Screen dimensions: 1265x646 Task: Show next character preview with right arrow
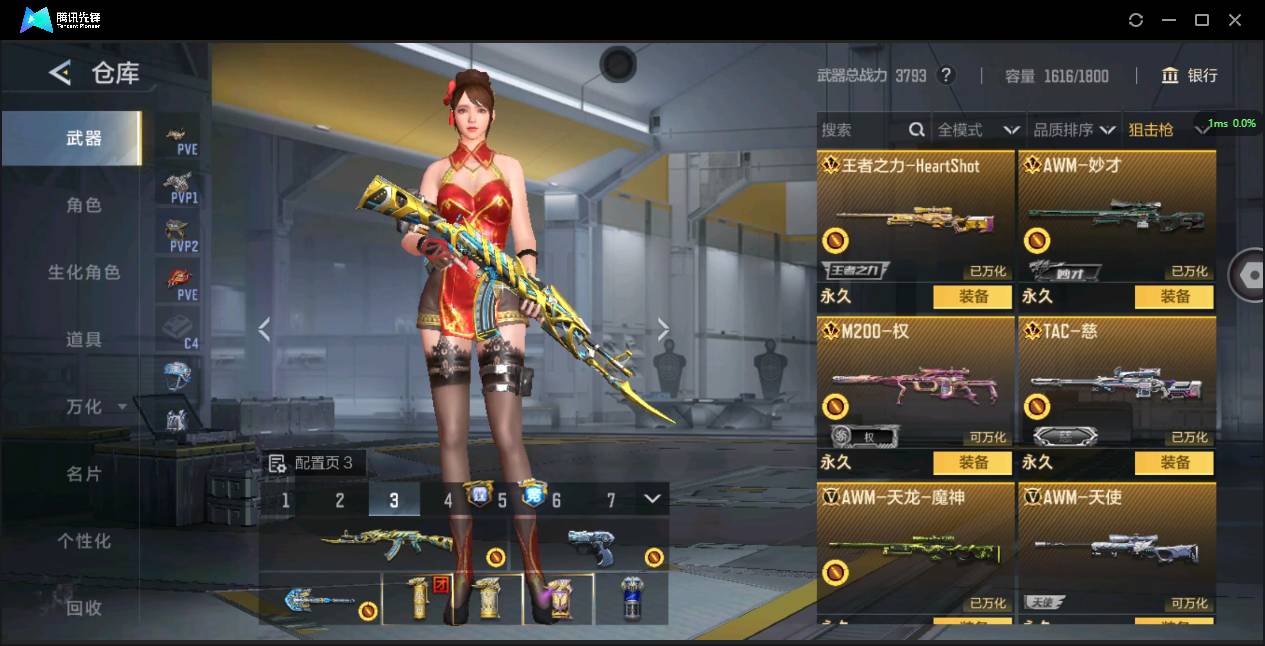[663, 329]
